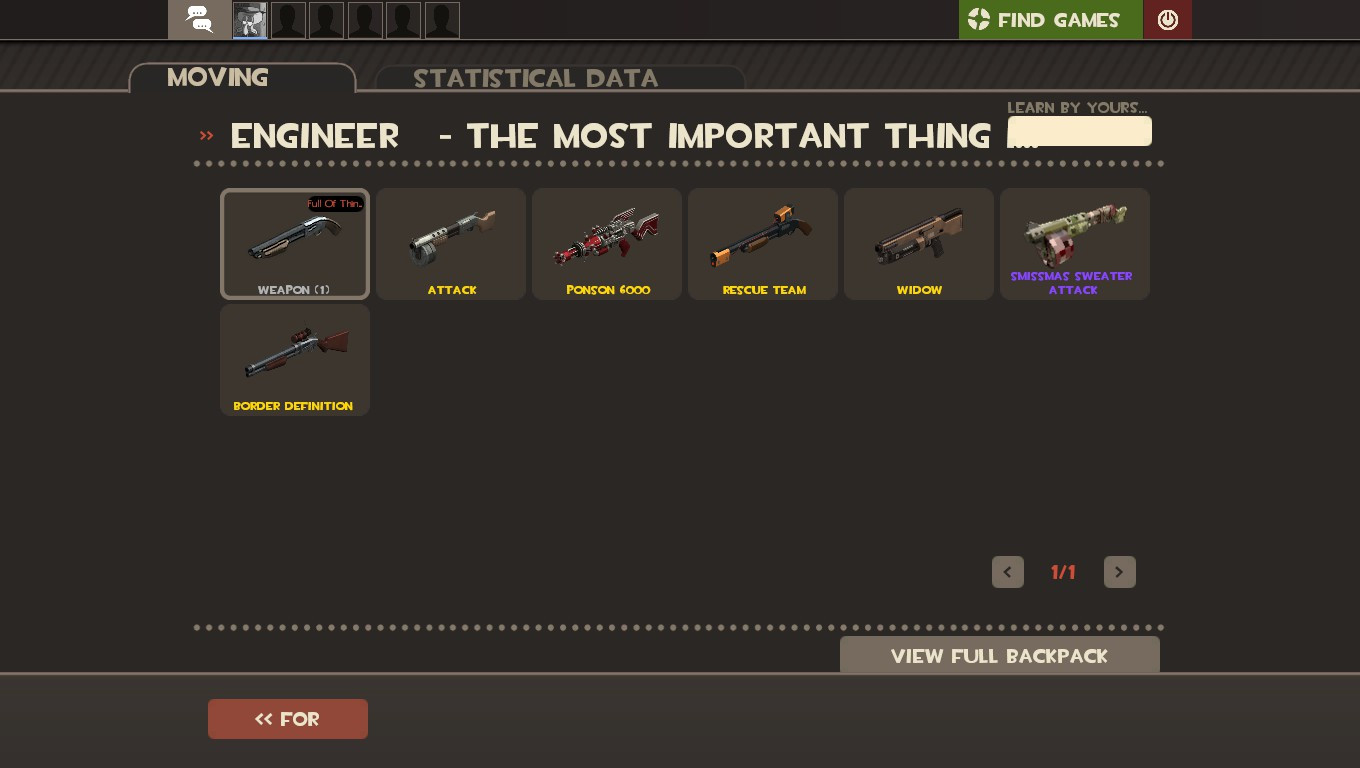The image size is (1360, 768).
Task: Click the Learn By Yours input field
Action: click(1080, 131)
